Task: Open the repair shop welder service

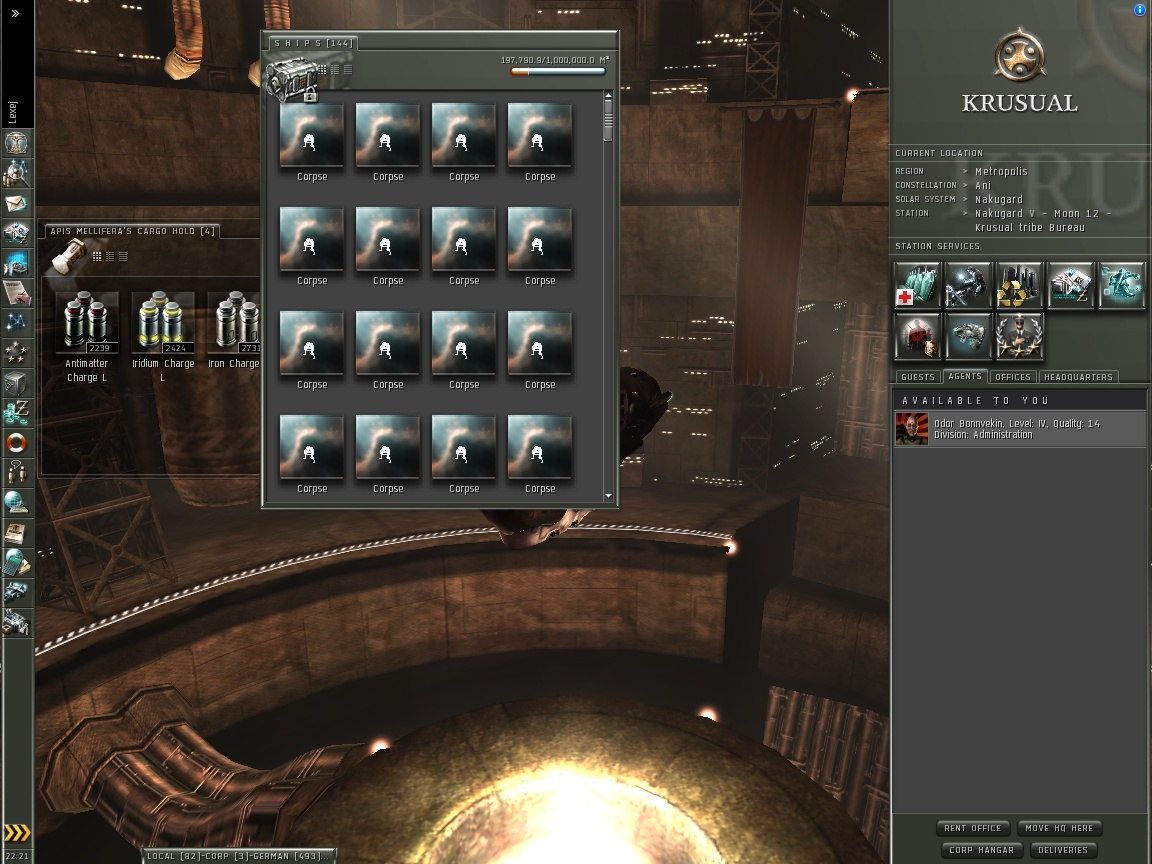Action: [x=968, y=286]
